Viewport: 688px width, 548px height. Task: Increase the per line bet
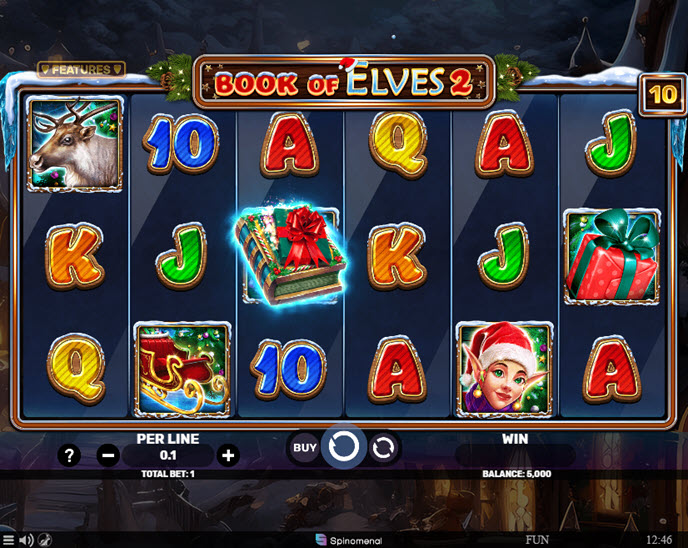[228, 456]
